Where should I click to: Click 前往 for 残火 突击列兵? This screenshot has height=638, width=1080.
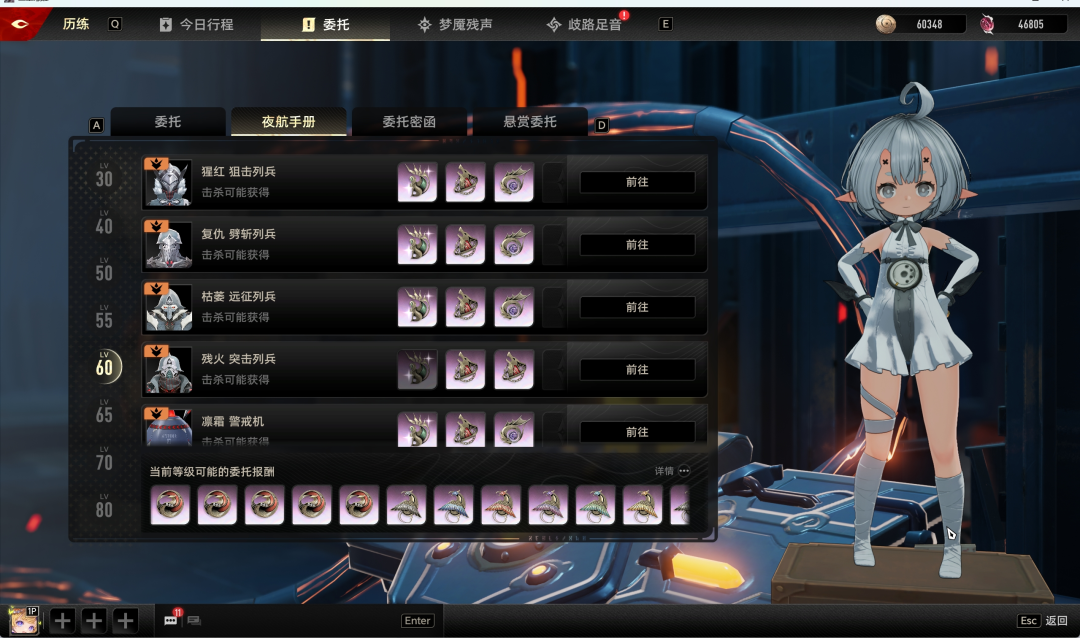pos(637,370)
